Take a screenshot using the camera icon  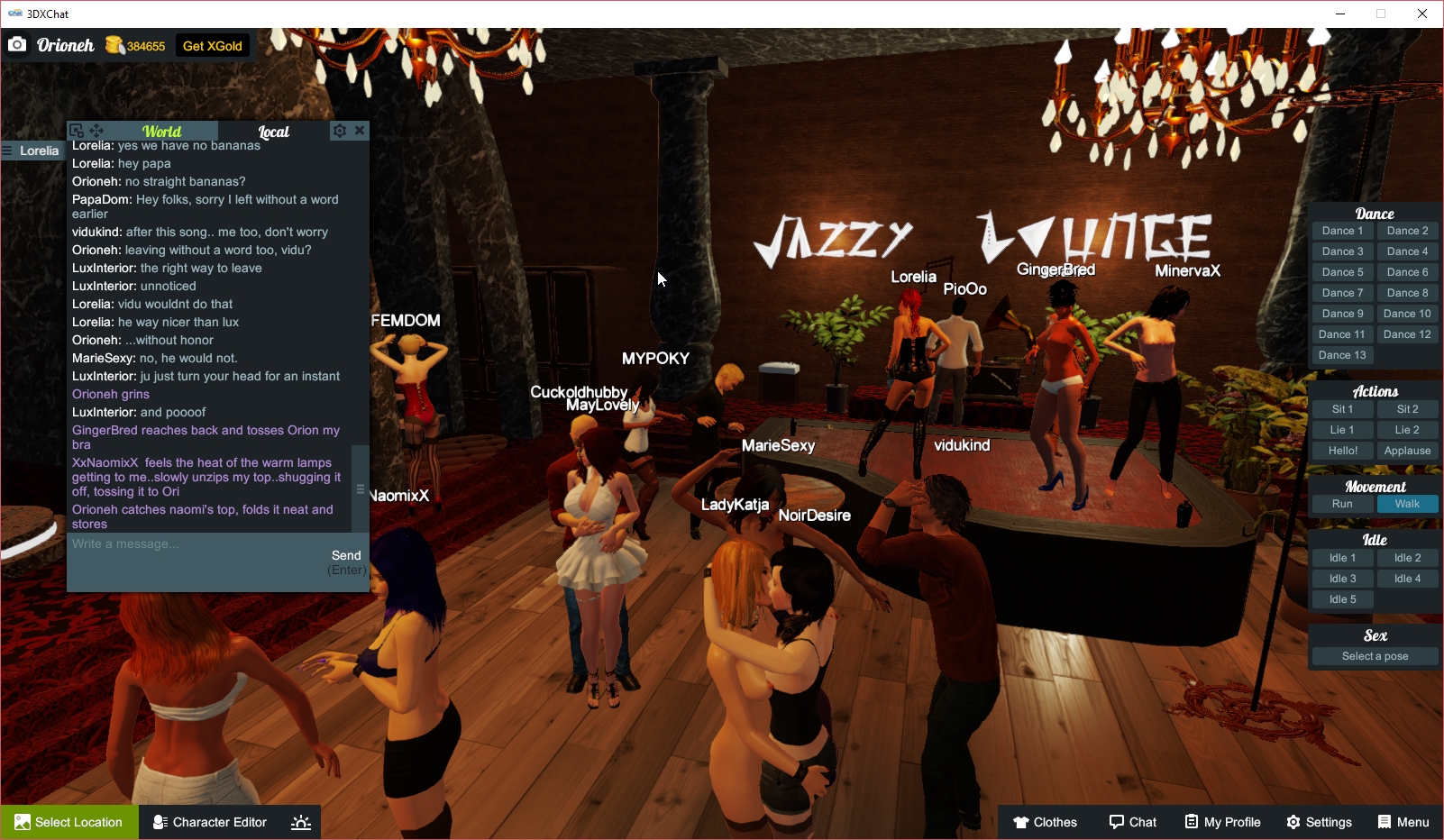(16, 44)
